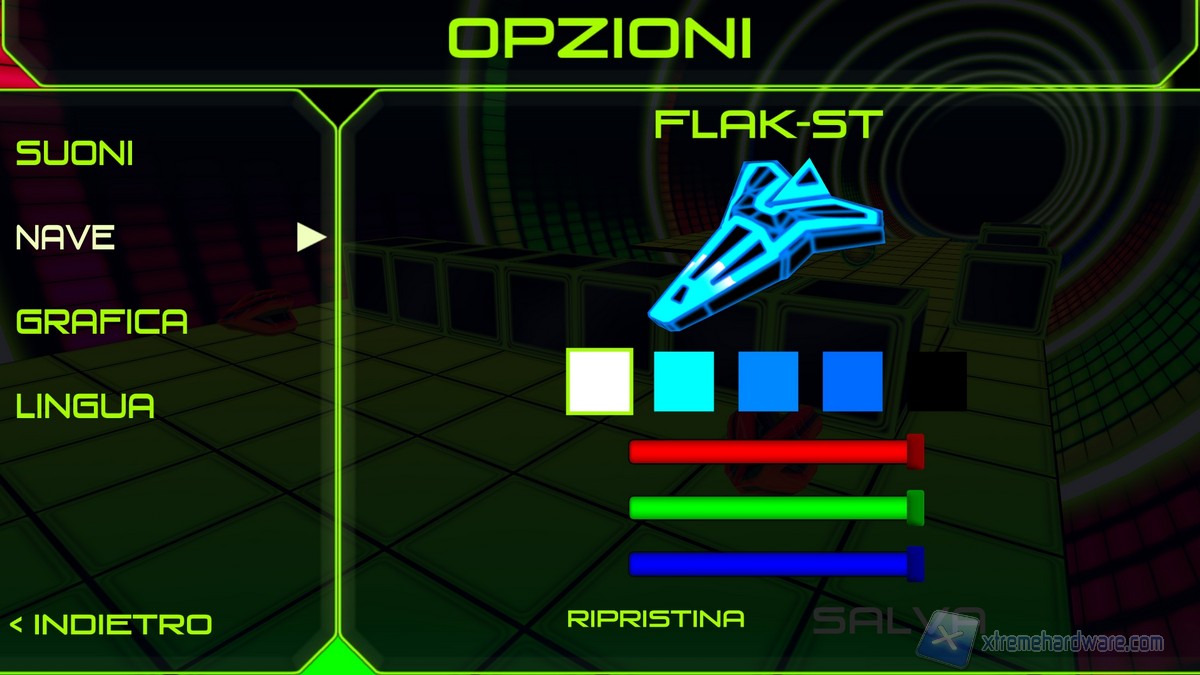
Task: Set the blue color slider
Action: tap(770, 564)
